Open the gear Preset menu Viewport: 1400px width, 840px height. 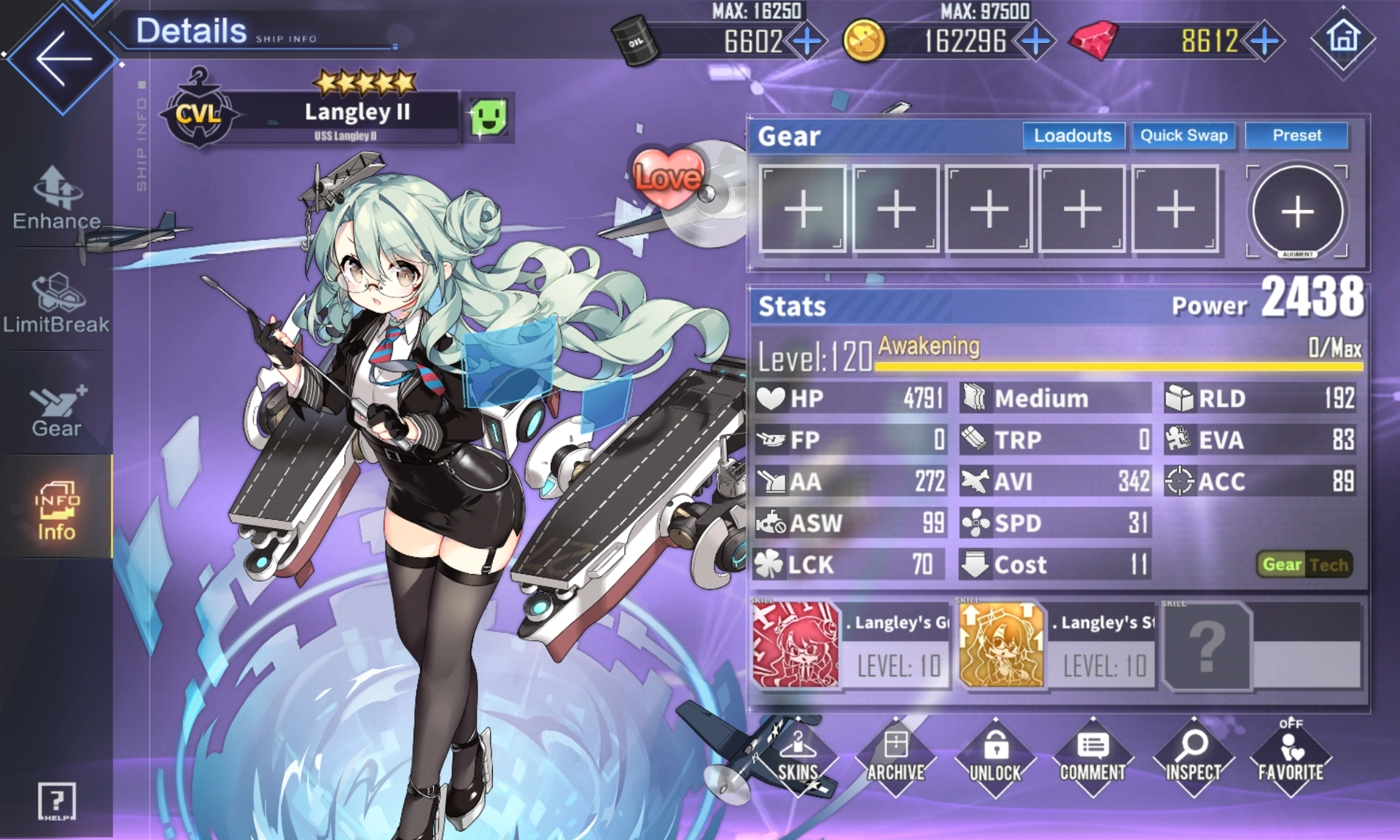pos(1296,136)
